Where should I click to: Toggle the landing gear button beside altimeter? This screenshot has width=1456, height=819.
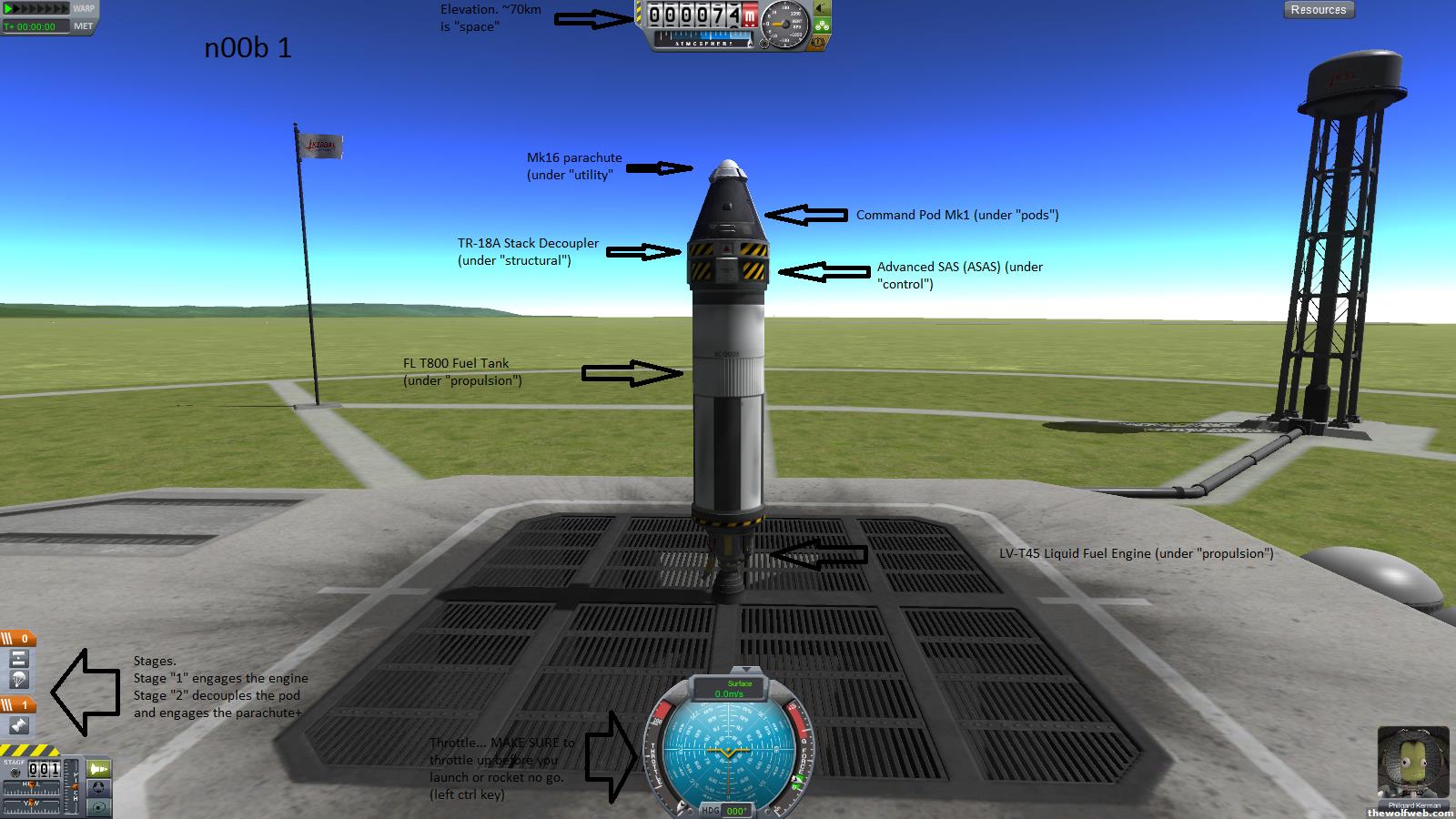822,25
